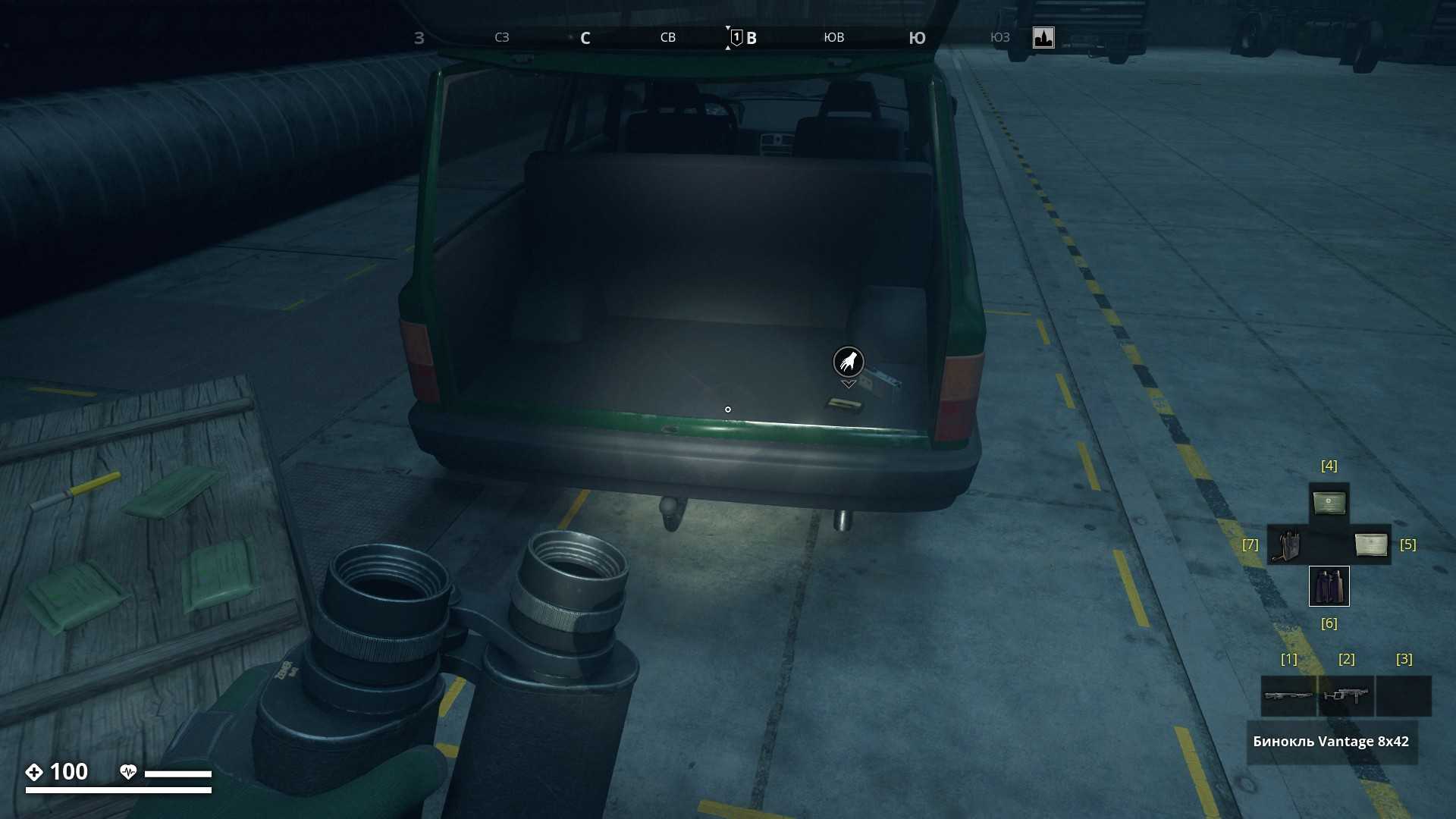
Task: Equip the long rifle in slot 1
Action: 1288,695
